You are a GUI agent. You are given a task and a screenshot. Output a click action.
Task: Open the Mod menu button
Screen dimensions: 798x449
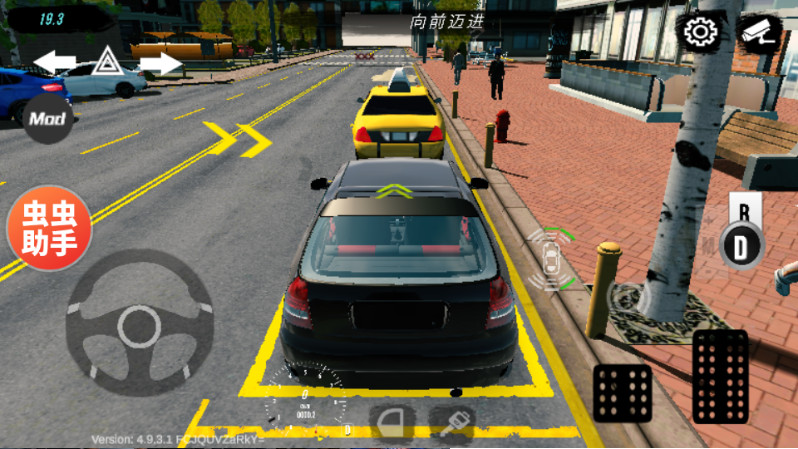pyautogui.click(x=47, y=118)
